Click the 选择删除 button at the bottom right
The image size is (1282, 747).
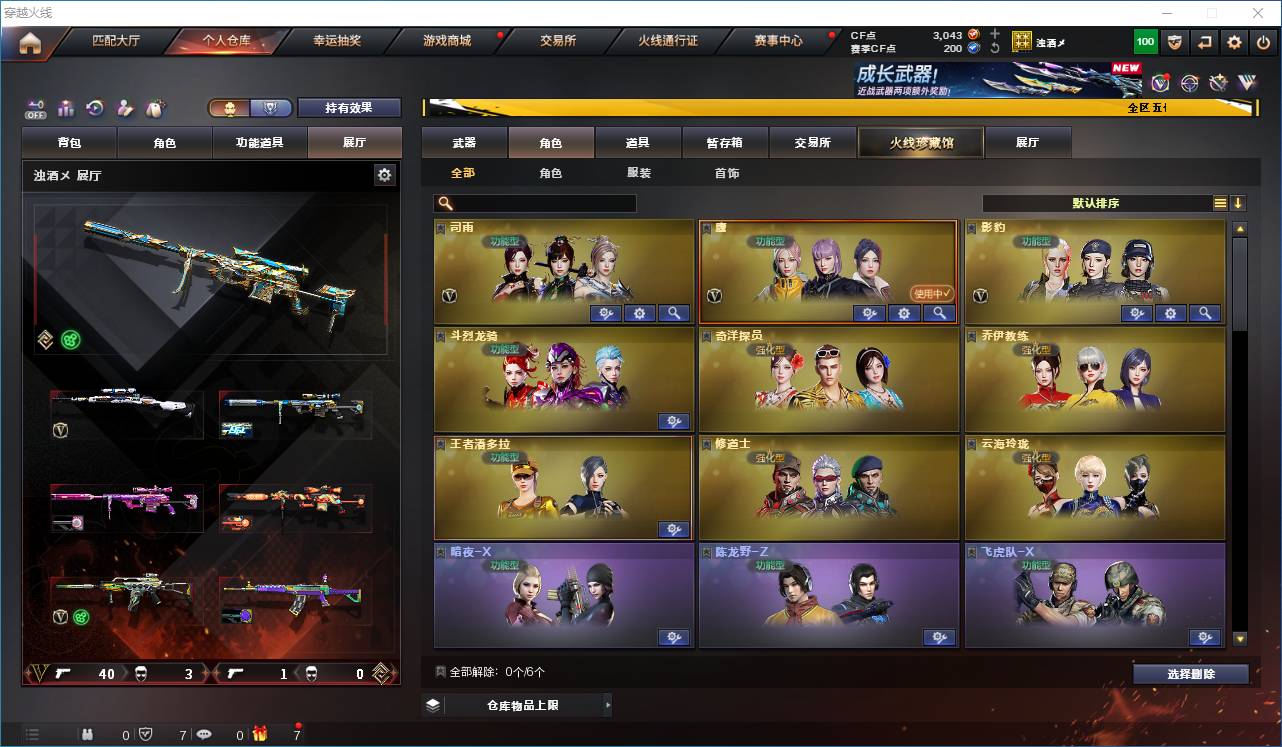pyautogui.click(x=1190, y=673)
